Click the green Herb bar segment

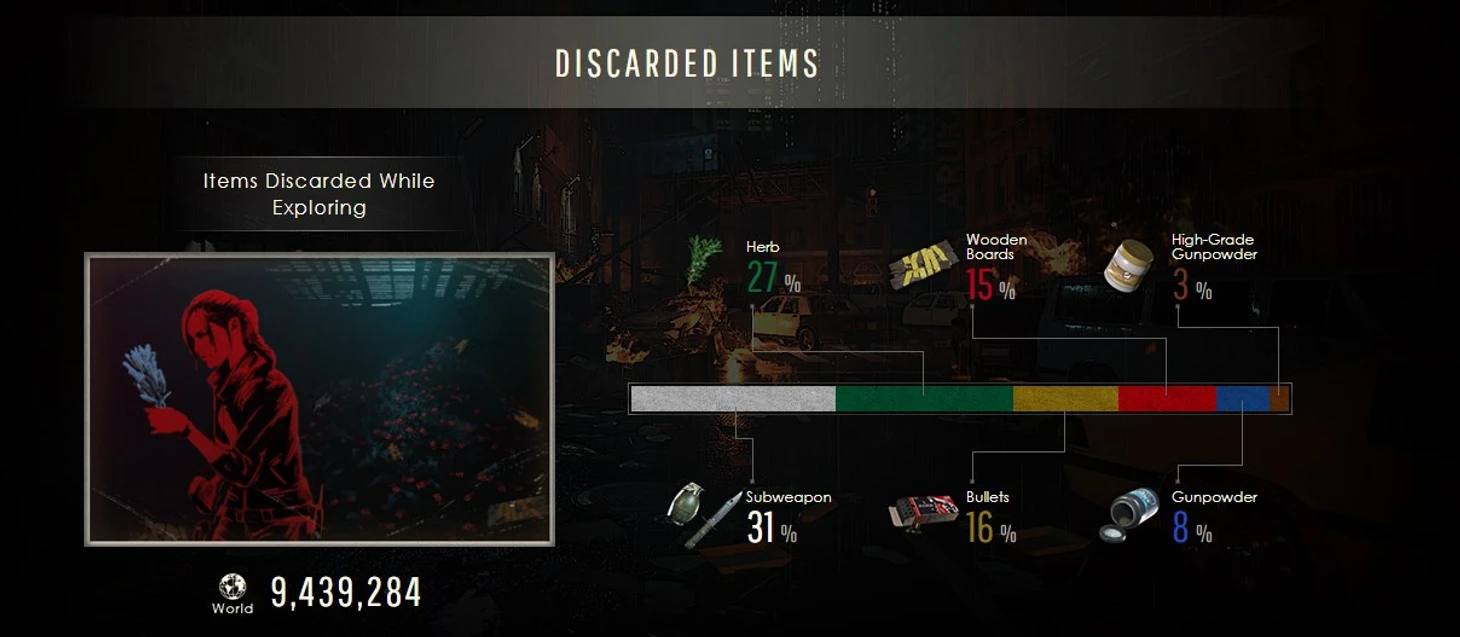coord(924,399)
